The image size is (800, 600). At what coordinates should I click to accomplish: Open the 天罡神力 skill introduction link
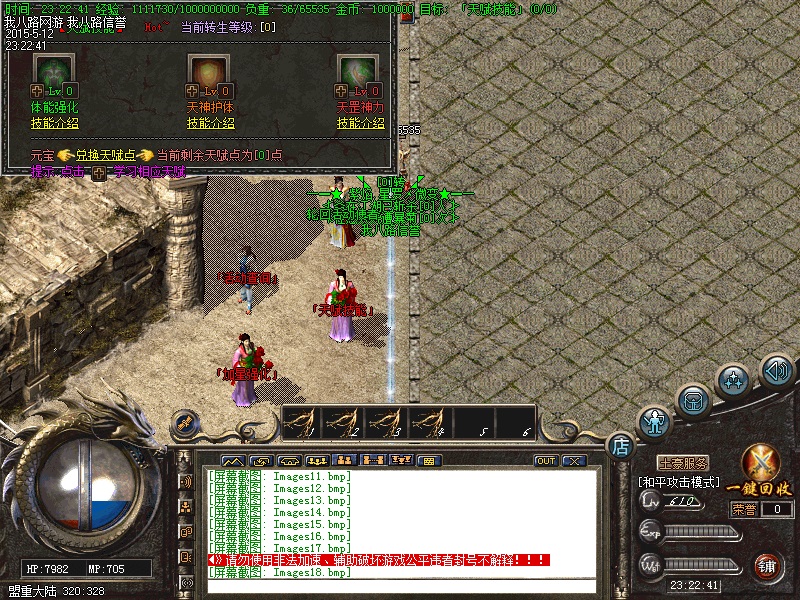click(x=361, y=123)
